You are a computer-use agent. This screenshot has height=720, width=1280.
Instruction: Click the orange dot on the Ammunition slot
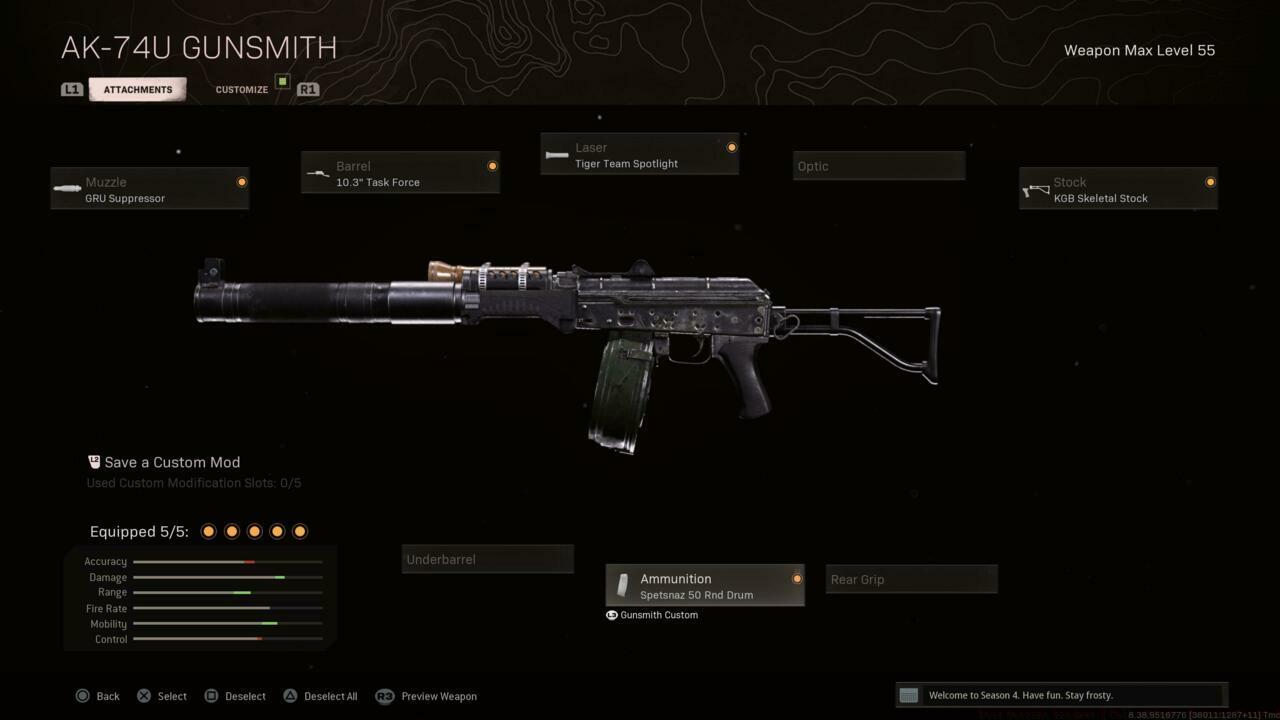[797, 578]
